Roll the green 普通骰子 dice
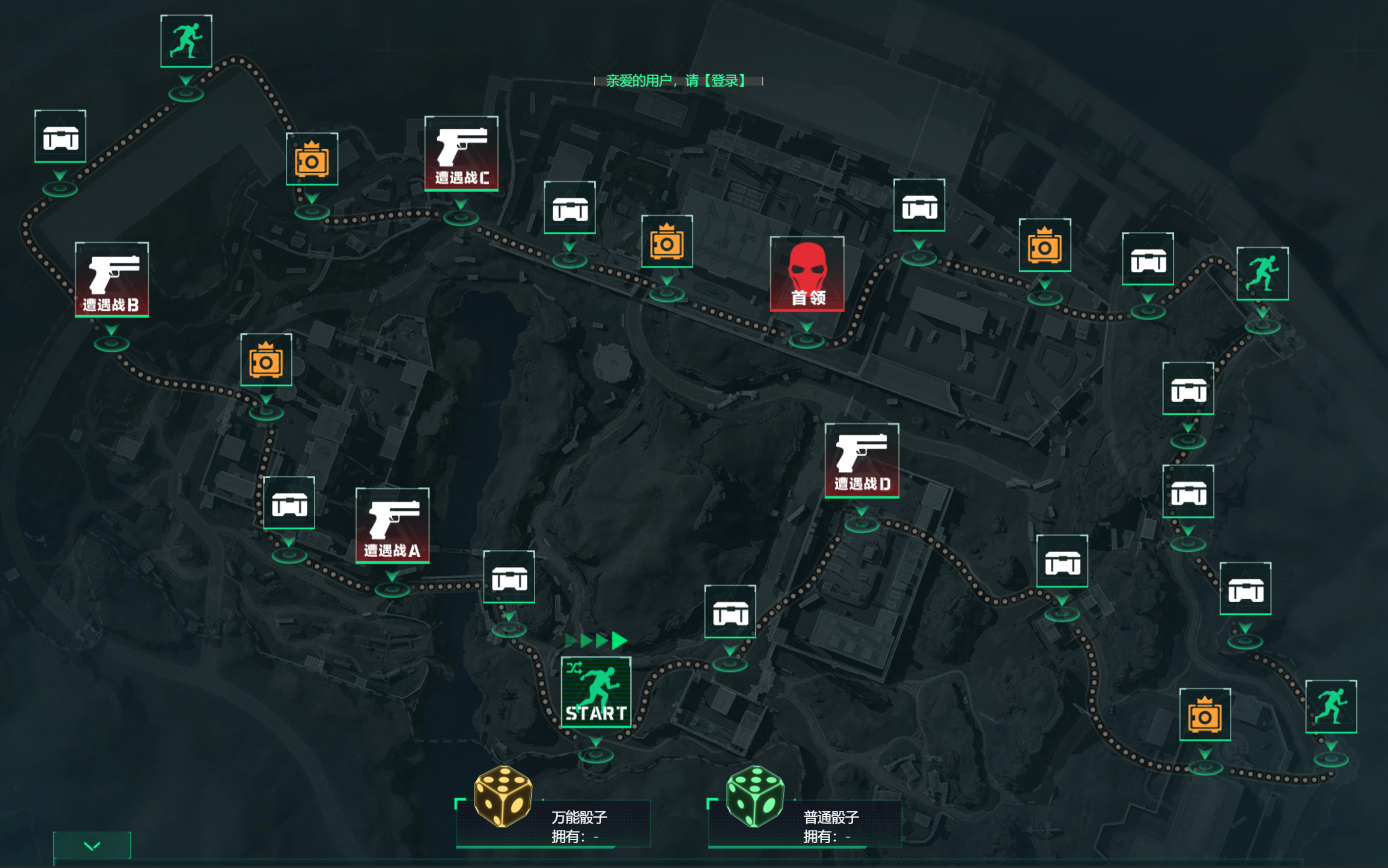 755,797
